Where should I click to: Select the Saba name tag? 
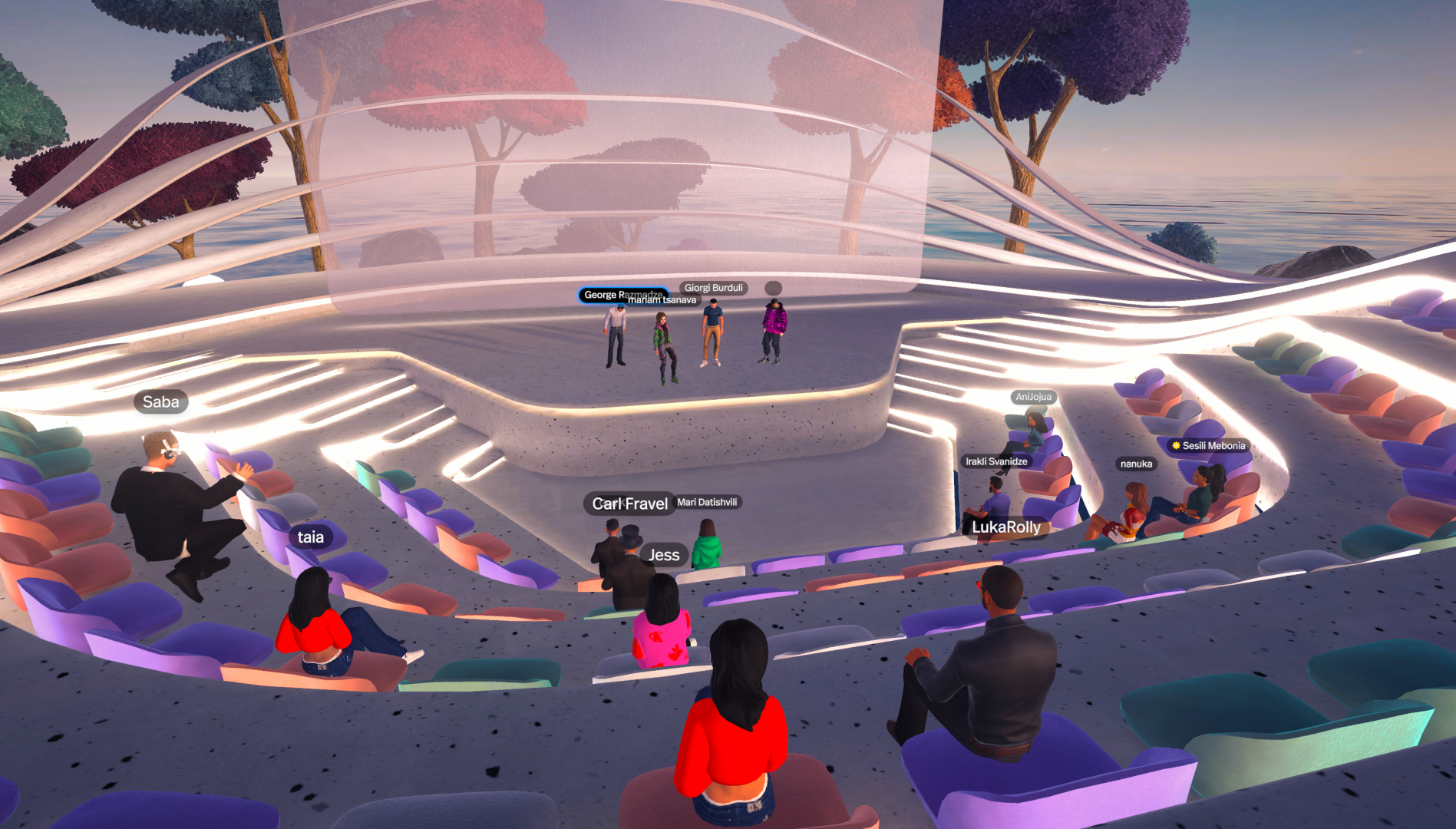click(x=161, y=402)
